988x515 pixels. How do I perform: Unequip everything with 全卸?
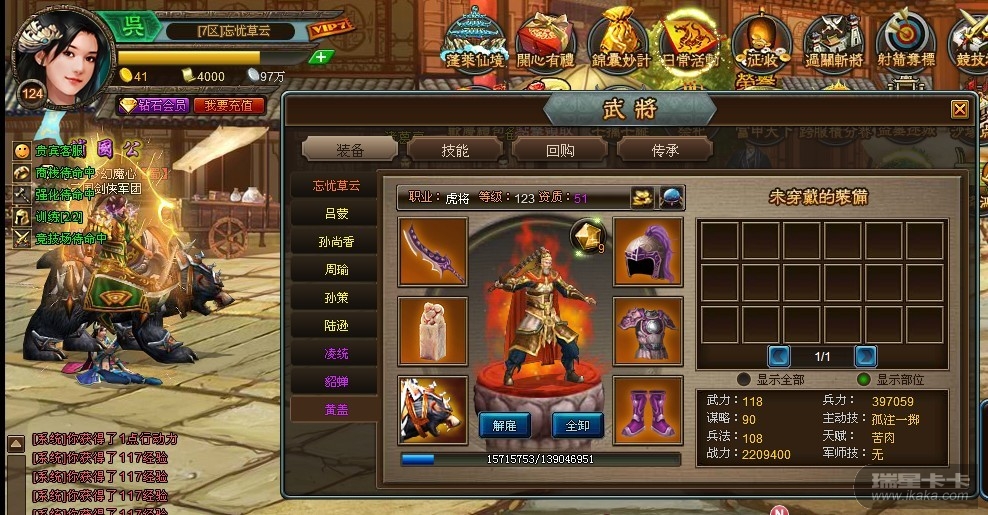(577, 425)
